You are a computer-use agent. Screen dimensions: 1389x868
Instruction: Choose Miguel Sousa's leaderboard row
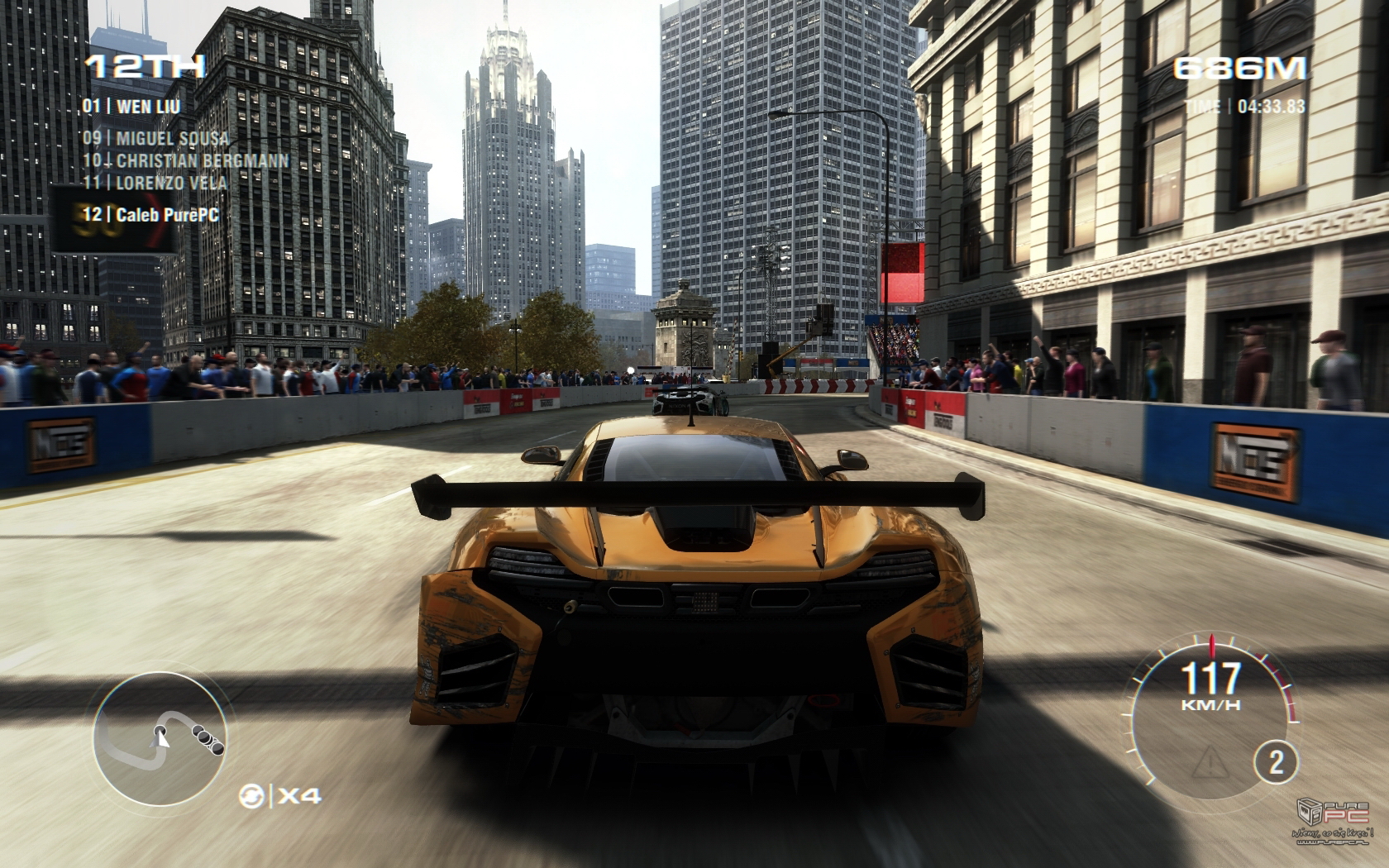pyautogui.click(x=155, y=138)
